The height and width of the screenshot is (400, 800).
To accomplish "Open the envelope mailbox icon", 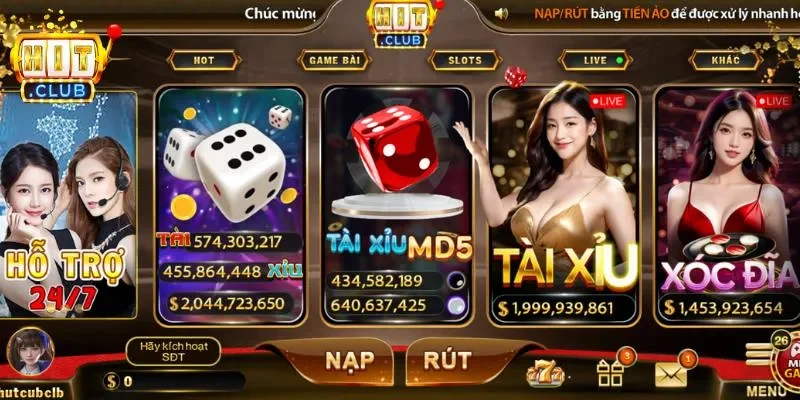I will pyautogui.click(x=671, y=375).
